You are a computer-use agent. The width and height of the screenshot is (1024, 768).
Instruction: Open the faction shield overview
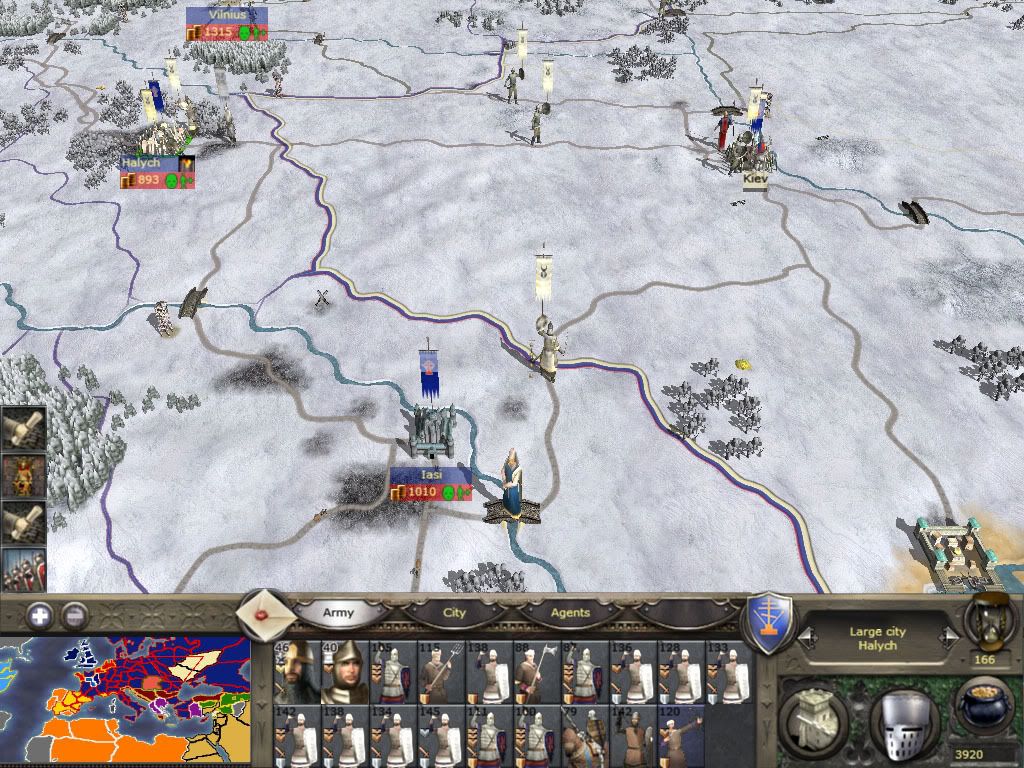[x=770, y=621]
